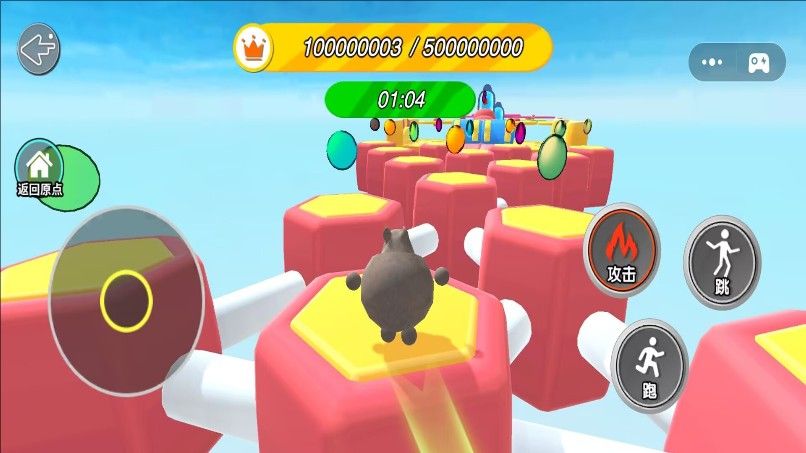Tap the 跳 jump button
The width and height of the screenshot is (806, 453).
coord(722,262)
